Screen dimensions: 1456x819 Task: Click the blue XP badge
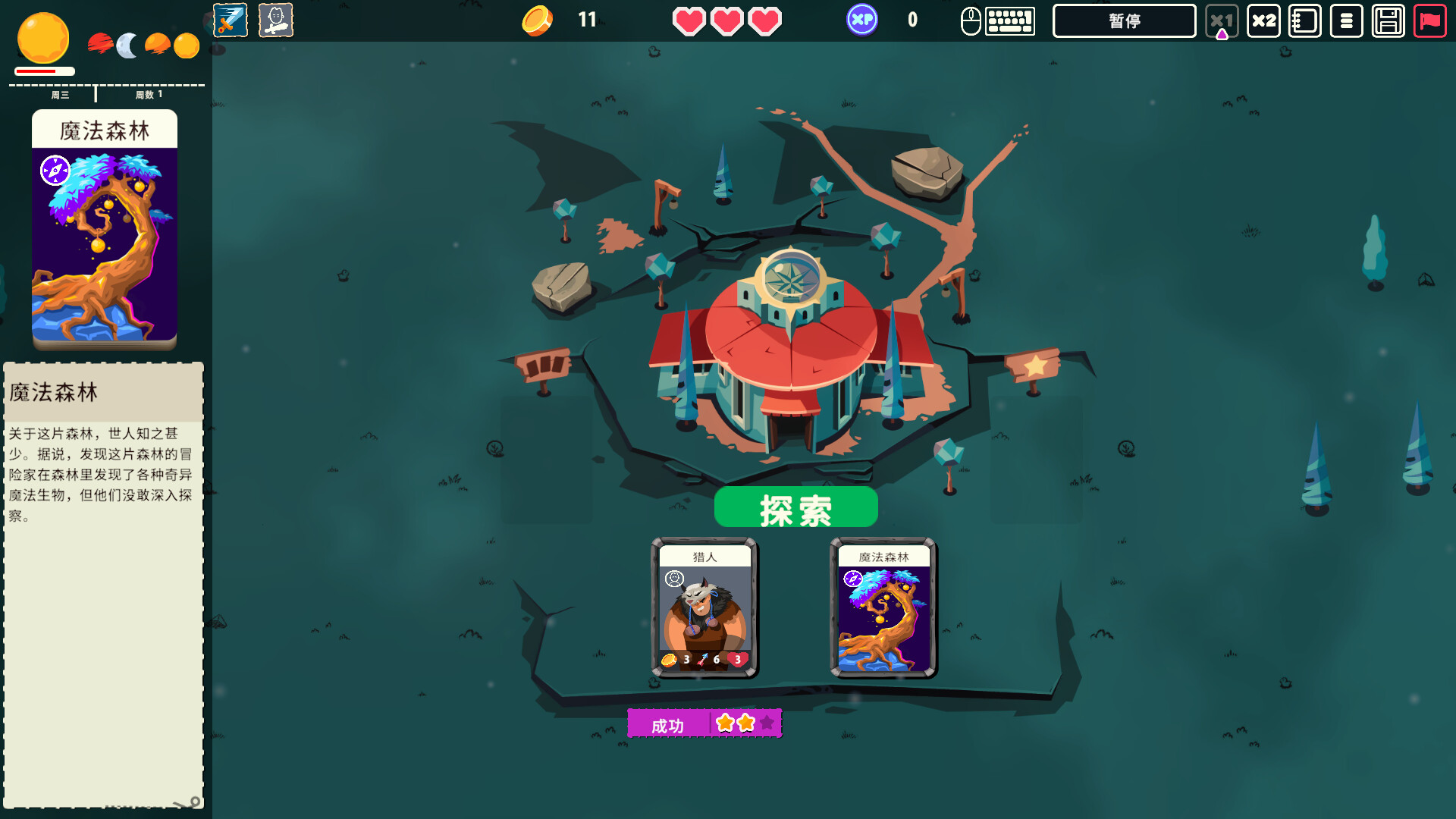click(862, 20)
